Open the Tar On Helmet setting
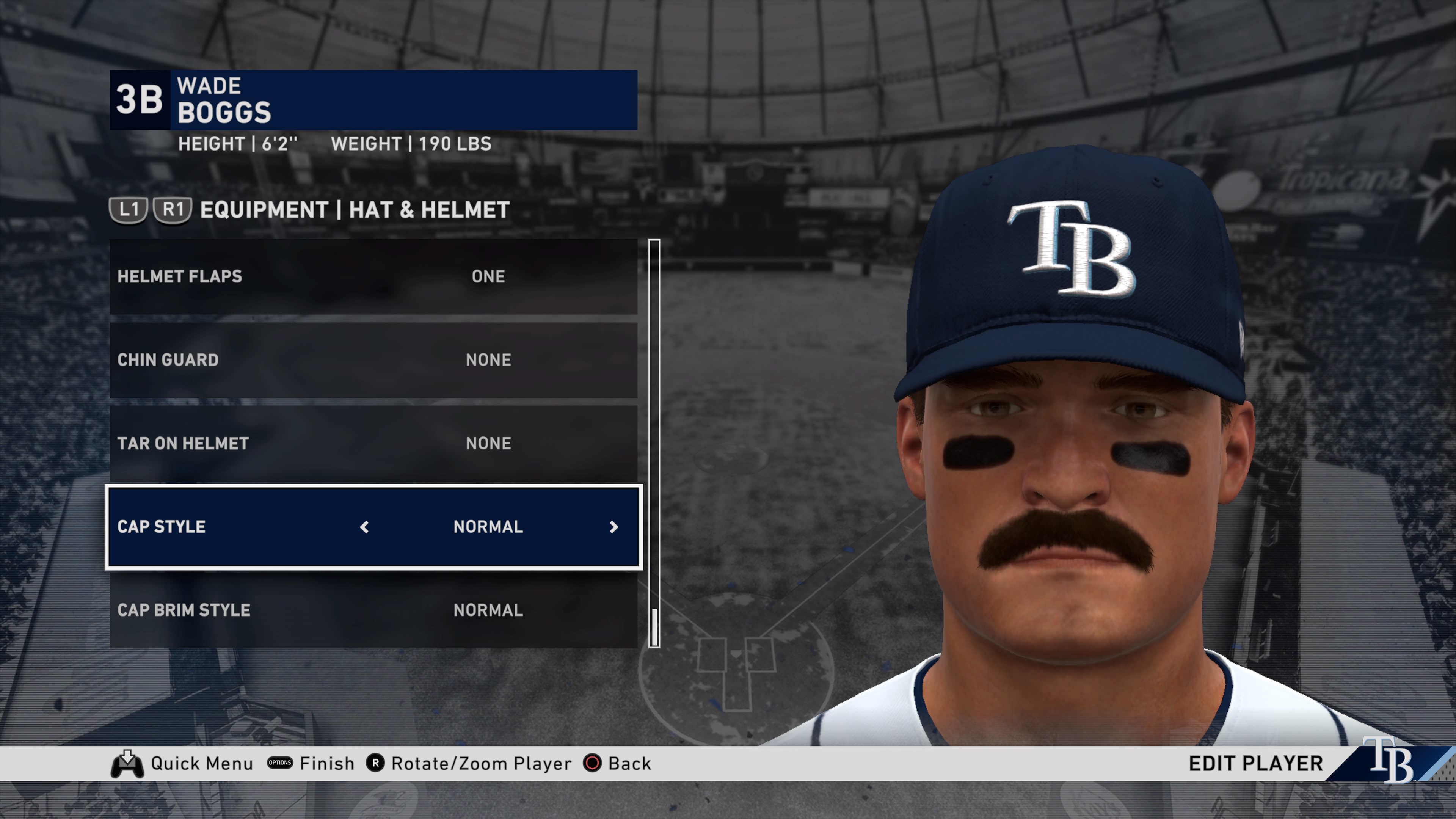Viewport: 1456px width, 819px height. [373, 443]
